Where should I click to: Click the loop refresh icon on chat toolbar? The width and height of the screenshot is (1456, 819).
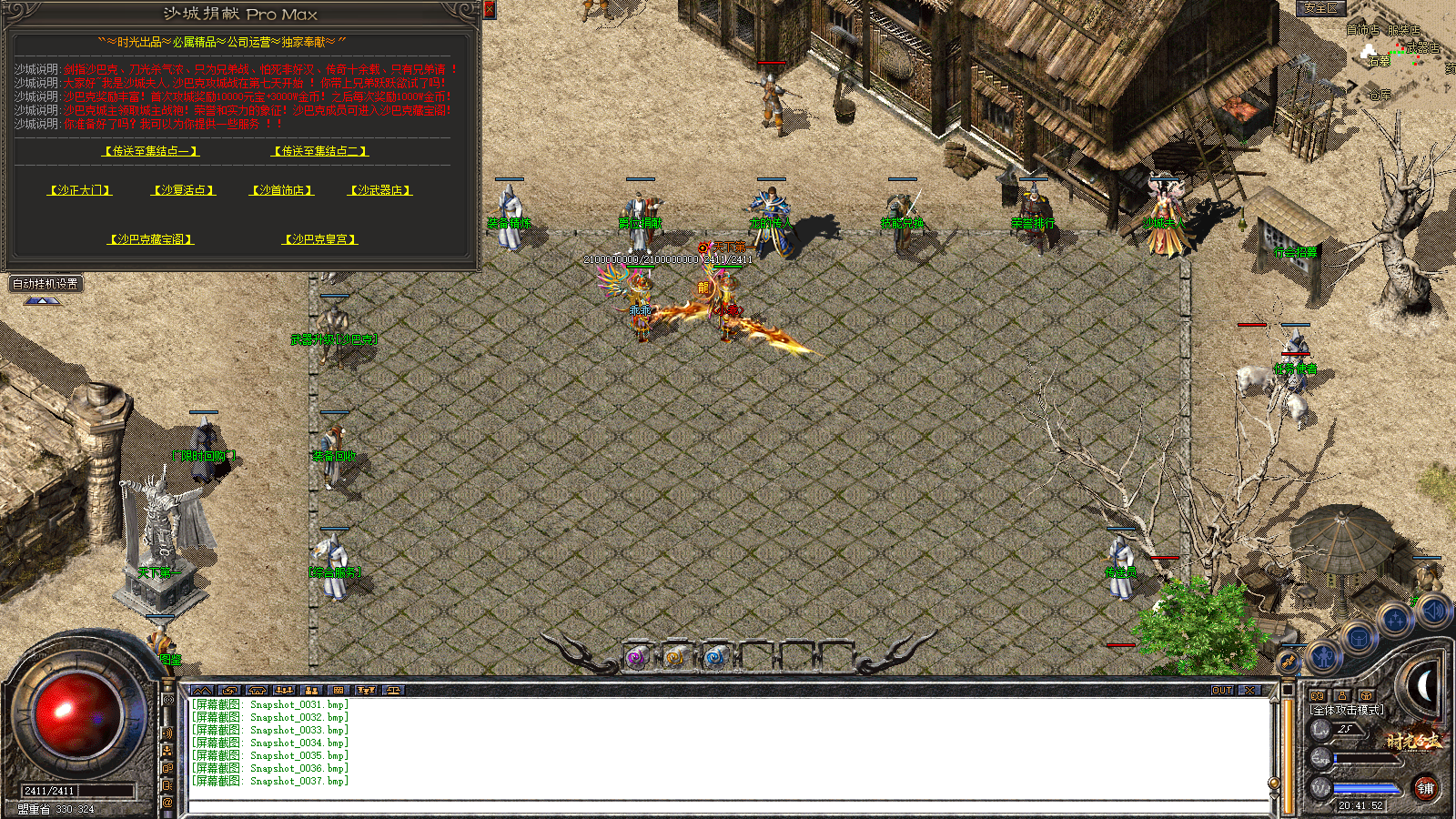point(229,691)
